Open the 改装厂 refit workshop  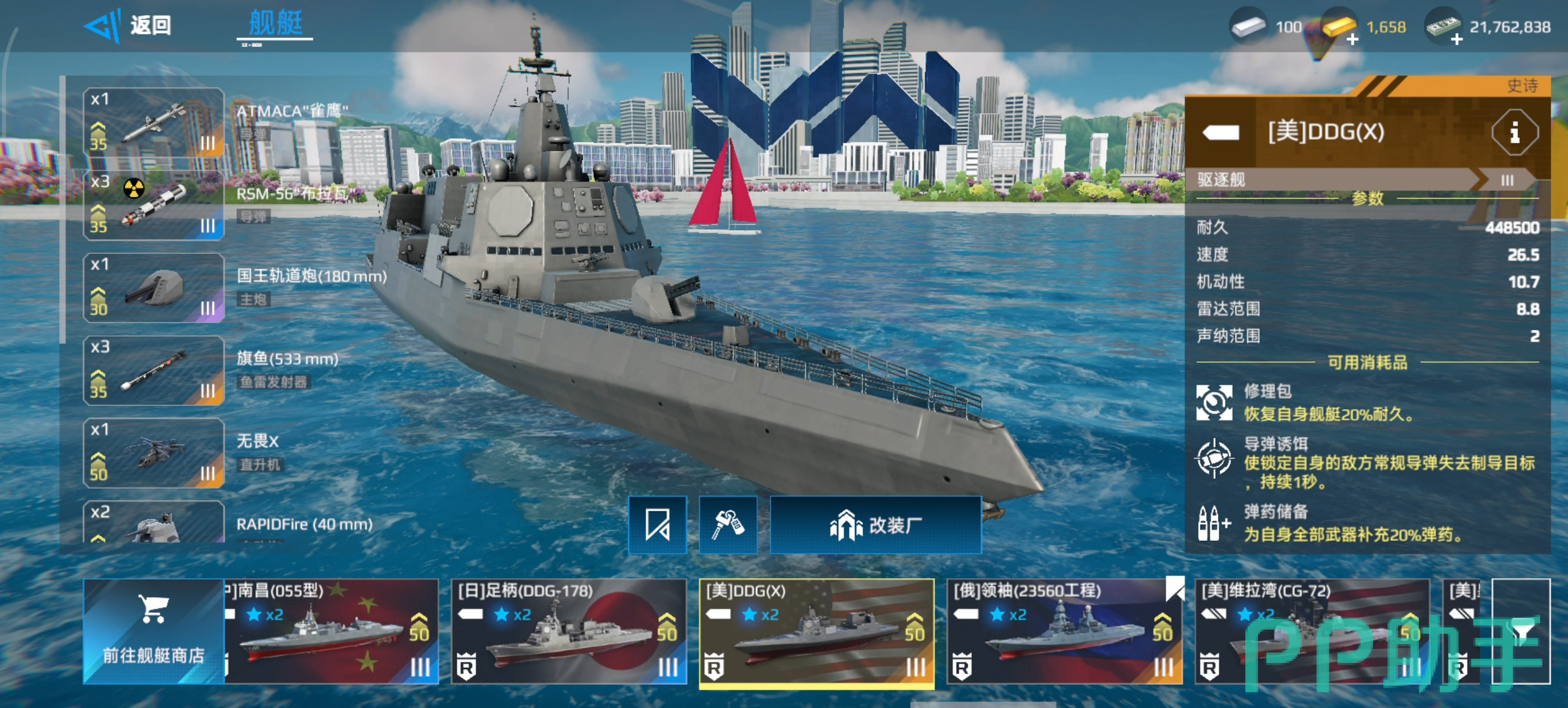(875, 525)
